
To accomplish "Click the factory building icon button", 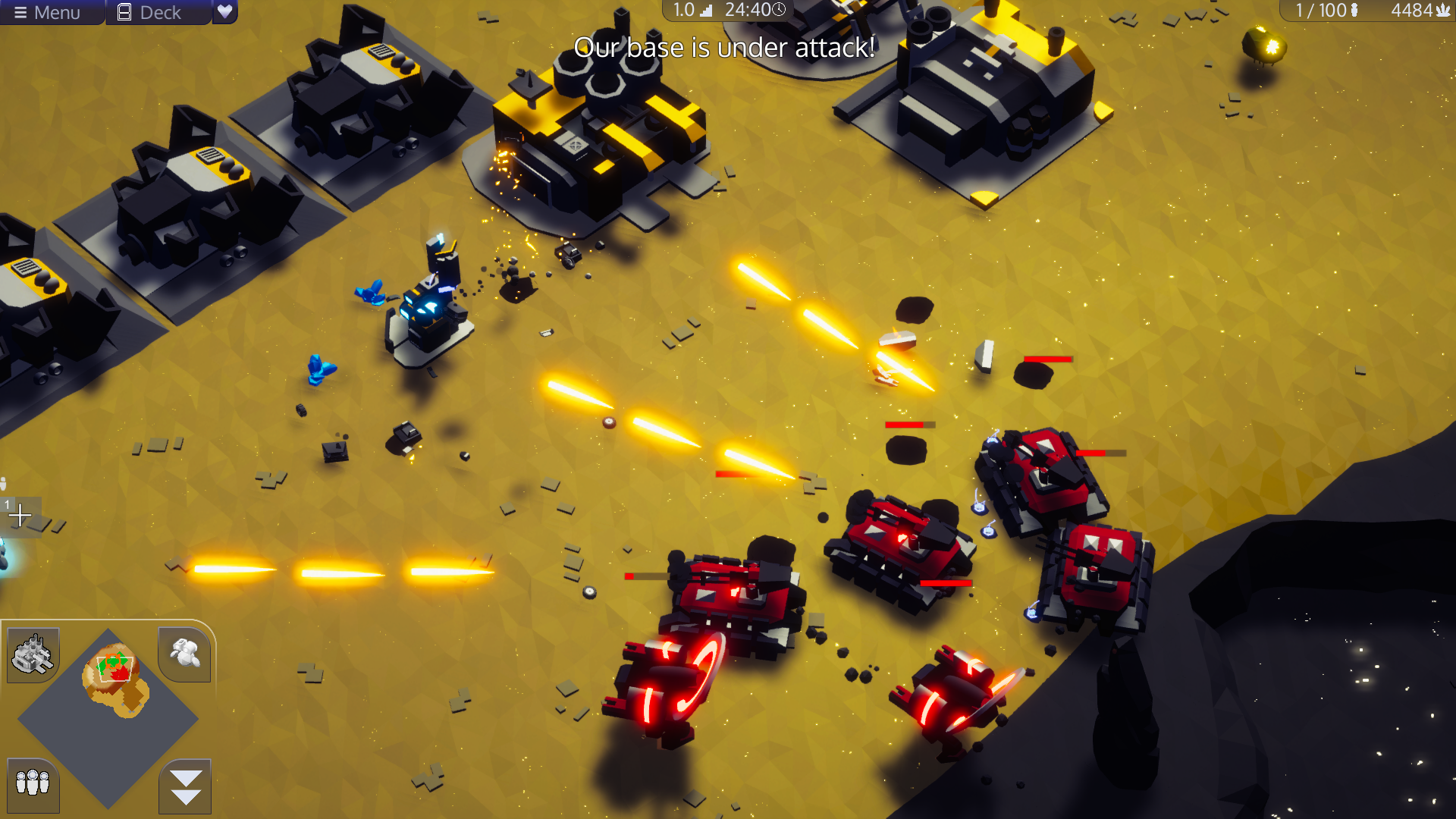I will [x=33, y=654].
